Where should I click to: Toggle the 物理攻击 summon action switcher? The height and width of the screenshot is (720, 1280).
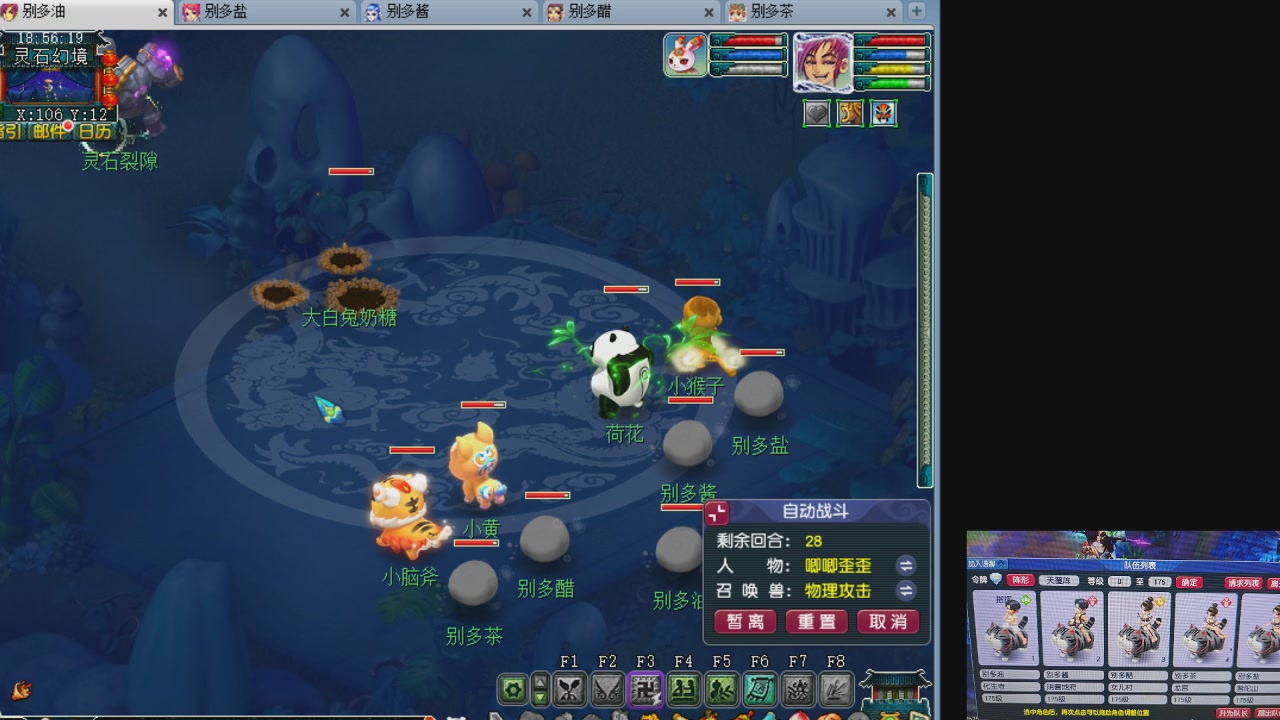(906, 590)
